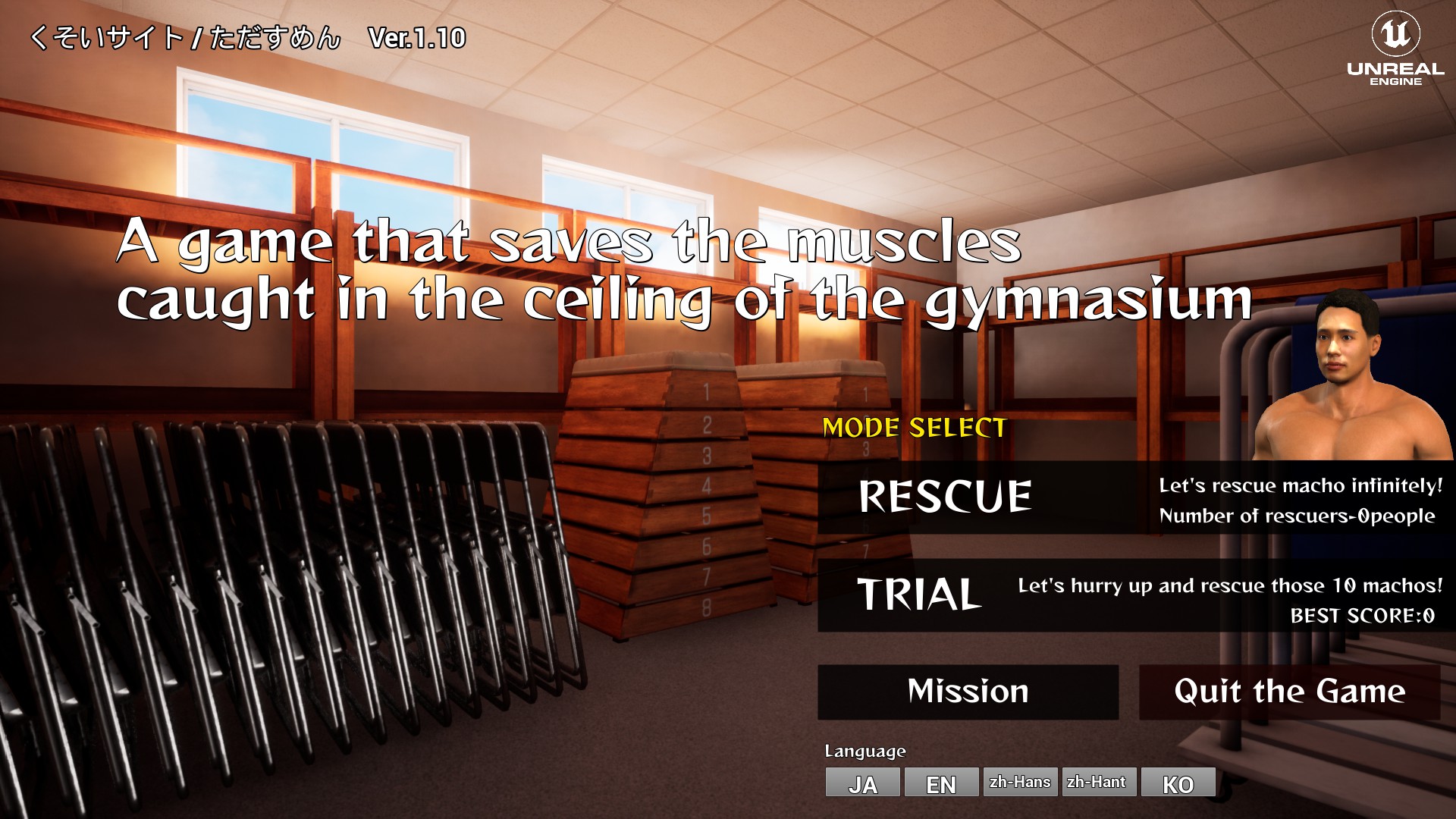Screen dimensions: 1456x819
Task: Set language to zh-Hans
Action: point(1020,782)
